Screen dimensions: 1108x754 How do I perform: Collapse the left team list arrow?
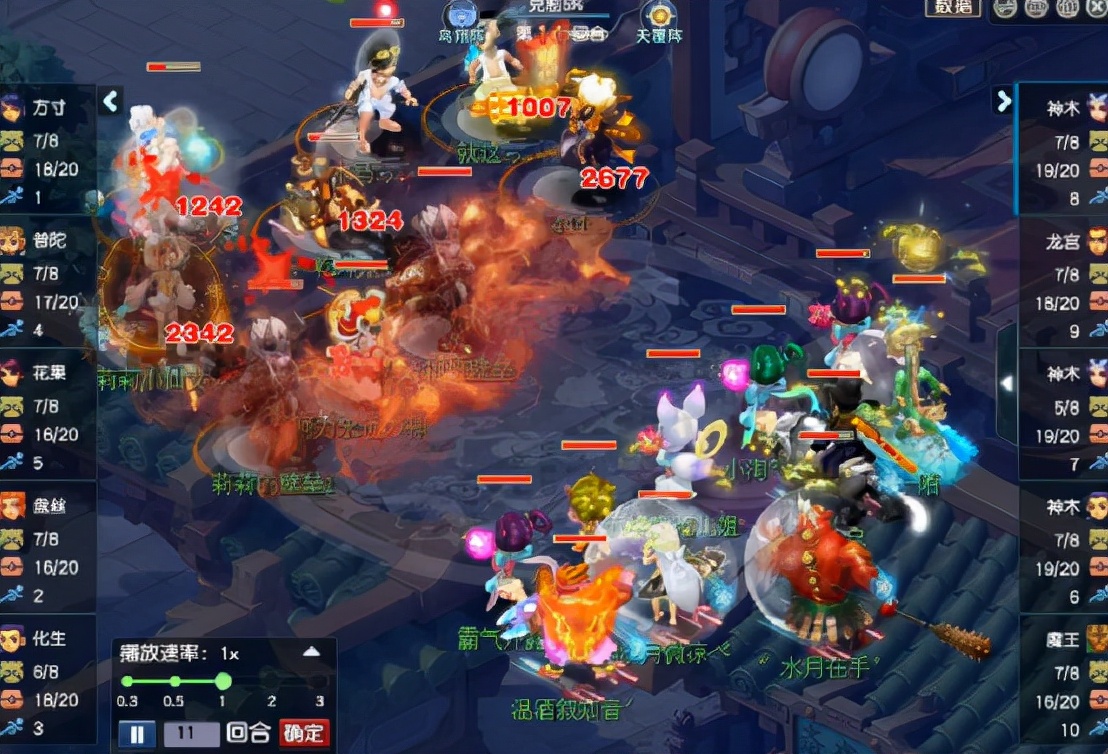pos(110,100)
